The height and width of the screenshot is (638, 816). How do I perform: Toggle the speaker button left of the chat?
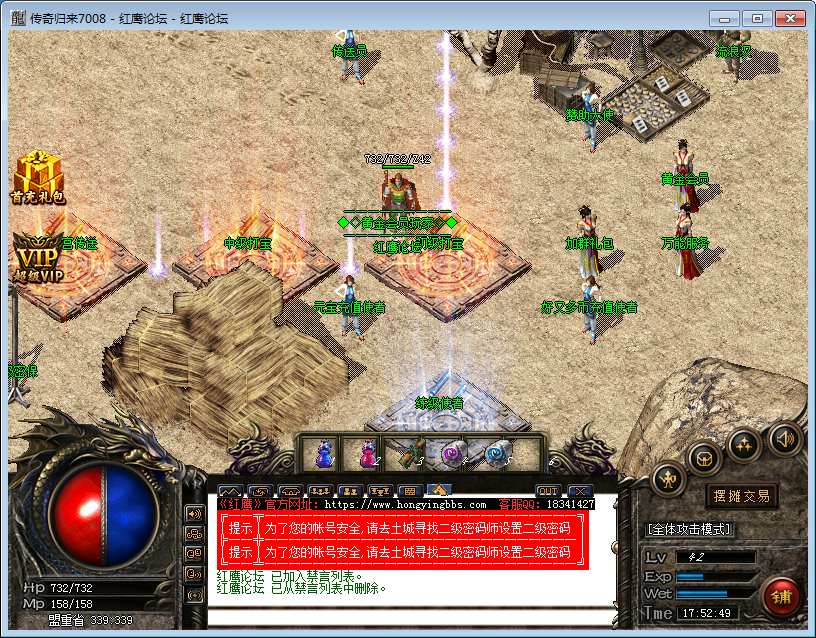tap(195, 513)
